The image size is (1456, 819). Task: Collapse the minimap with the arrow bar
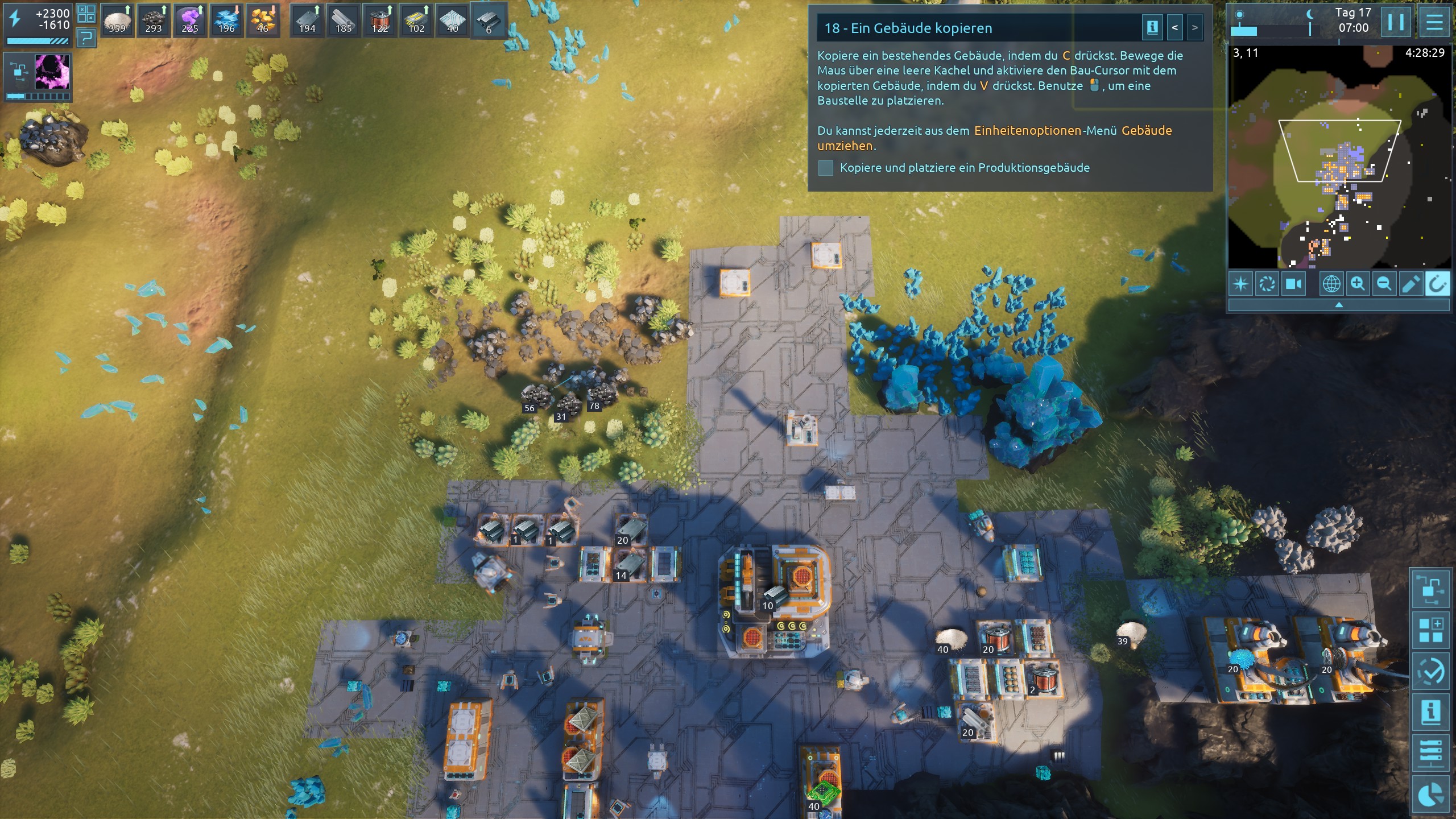point(1338,305)
